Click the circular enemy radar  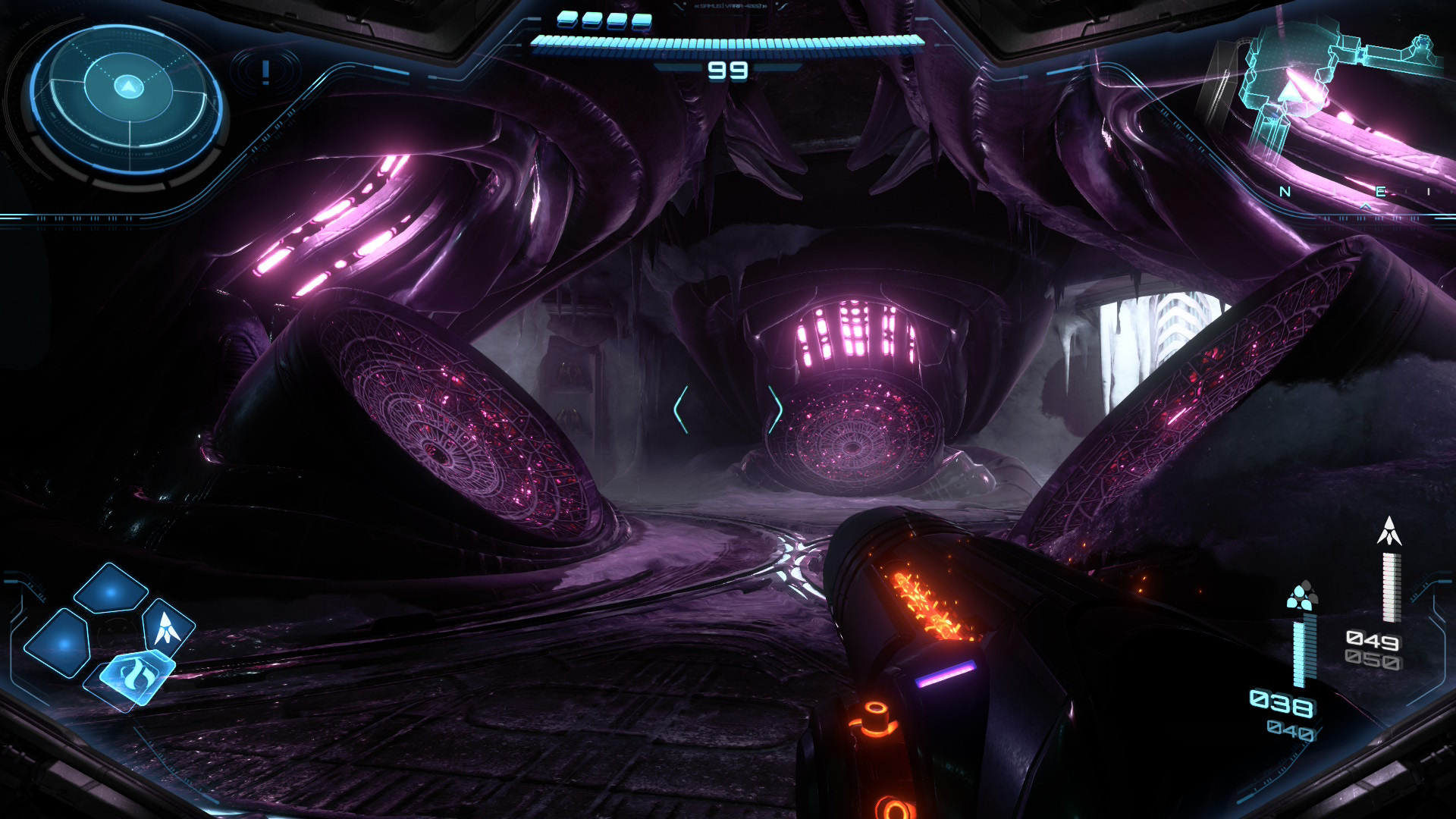[x=127, y=97]
